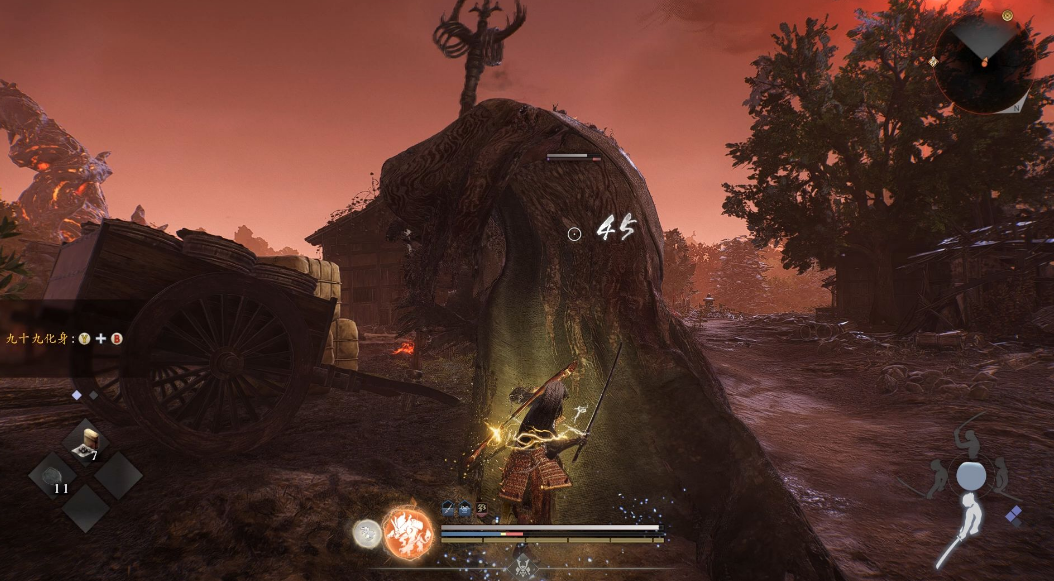The image size is (1054, 581).
Task: Use the quick item with count 7
Action: pos(90,441)
